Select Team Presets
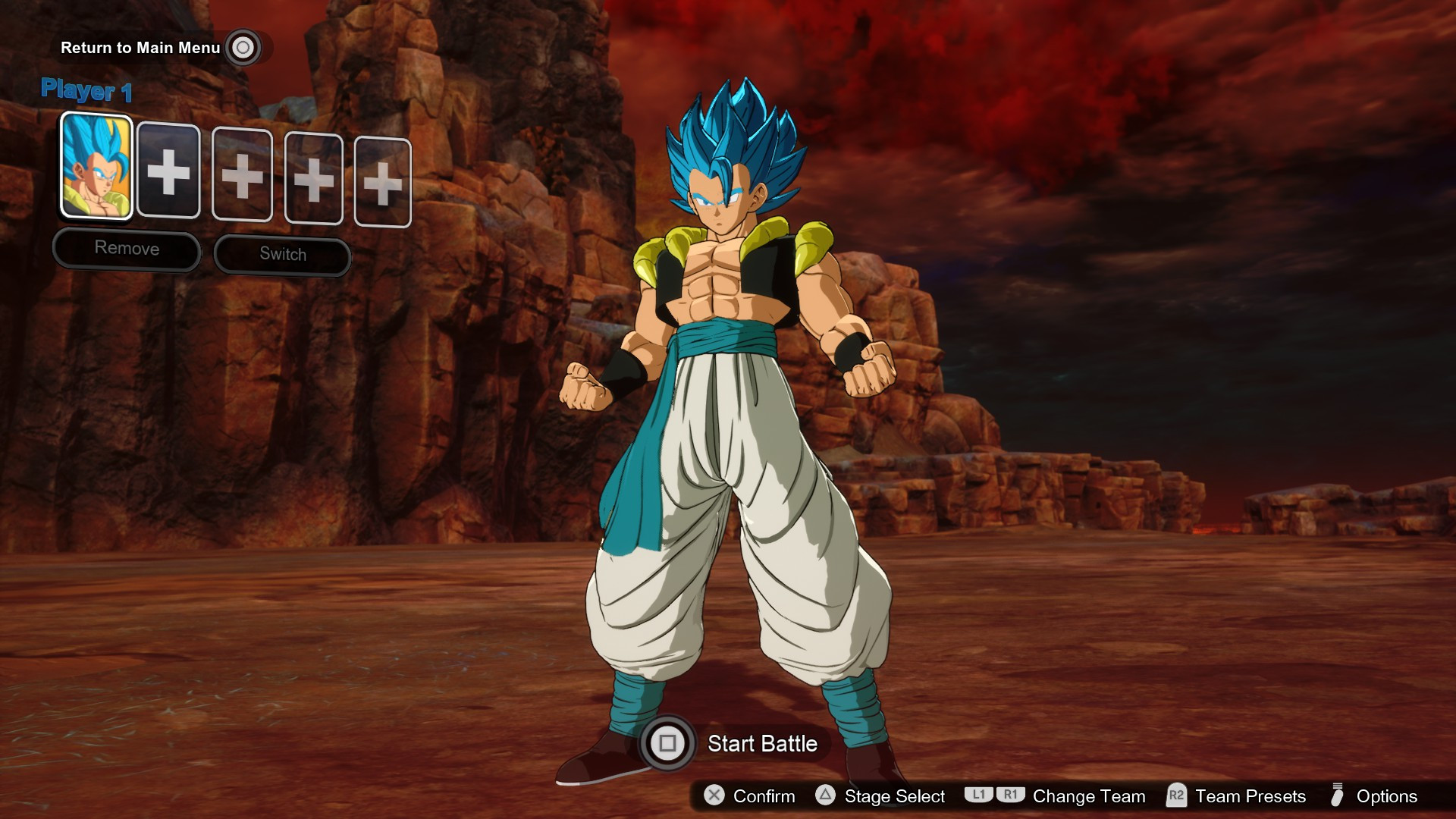 point(1250,797)
